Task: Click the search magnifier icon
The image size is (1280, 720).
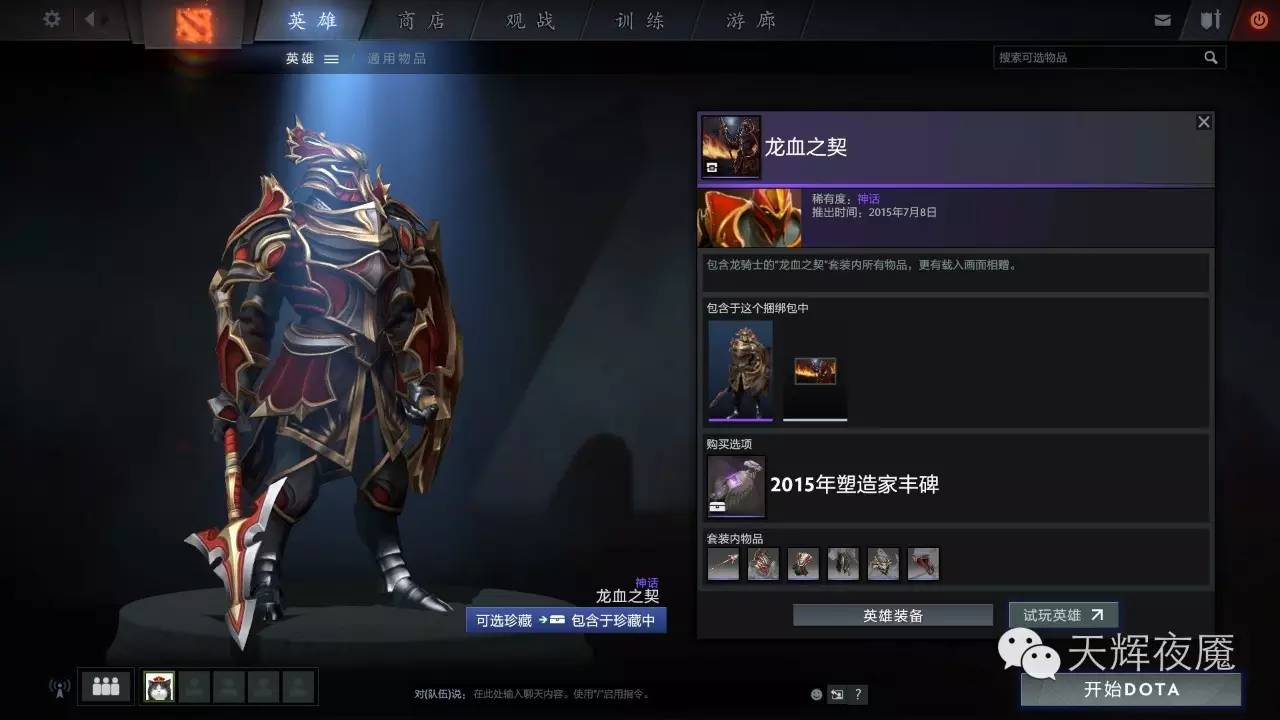Action: pyautogui.click(x=1211, y=57)
